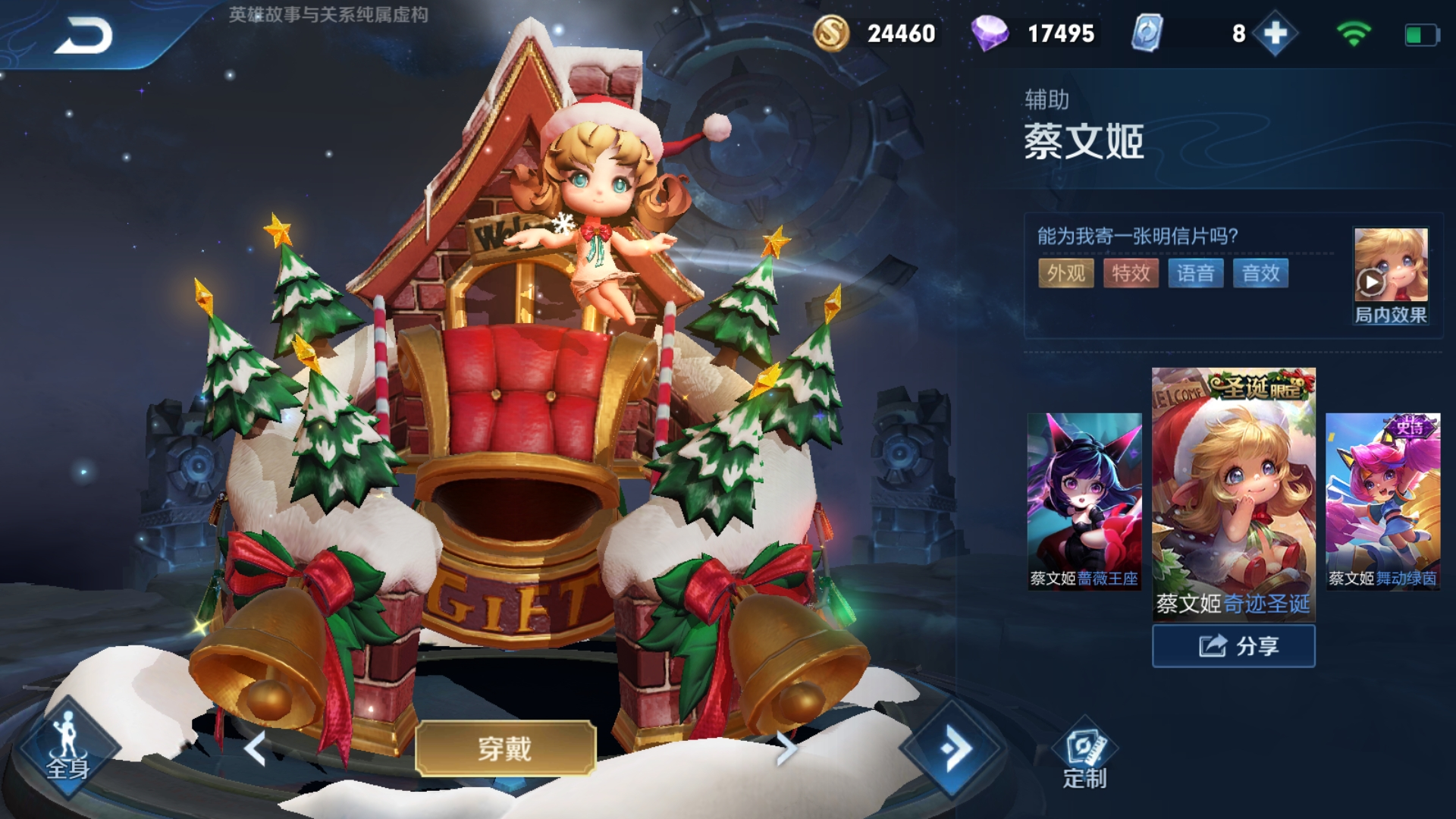Choose the 奇迹圣诞 skin card
1456x819 pixels.
[x=1234, y=493]
